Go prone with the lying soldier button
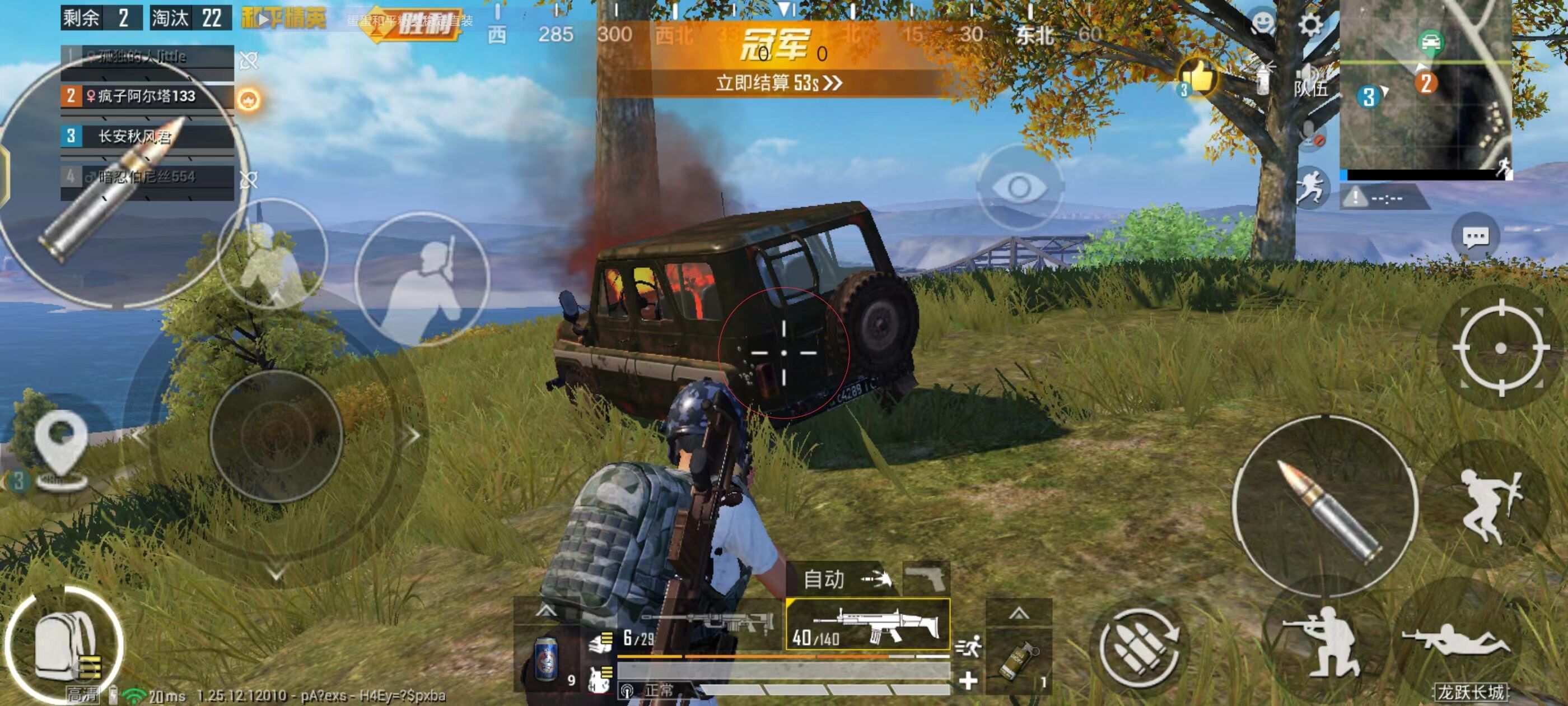 coord(1456,642)
